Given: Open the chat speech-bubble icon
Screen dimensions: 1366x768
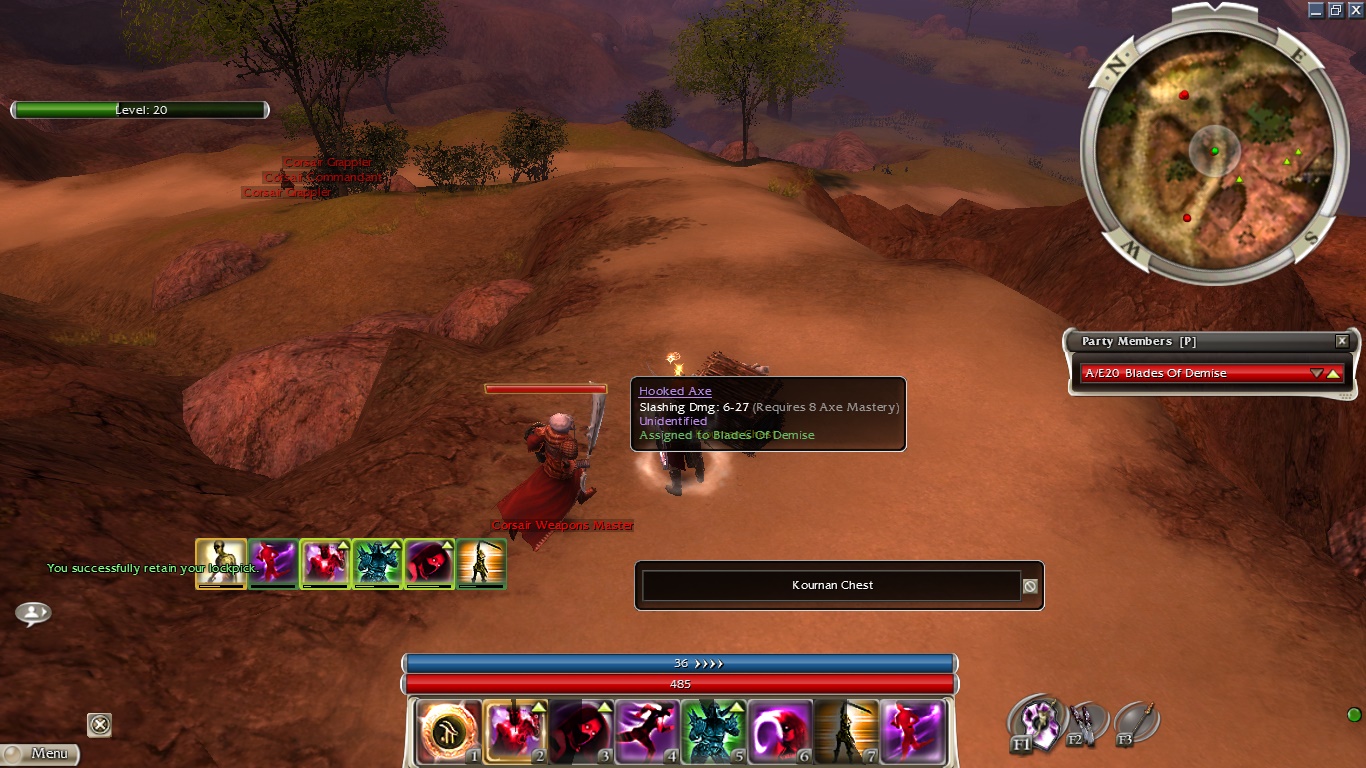Looking at the screenshot, I should [x=33, y=613].
